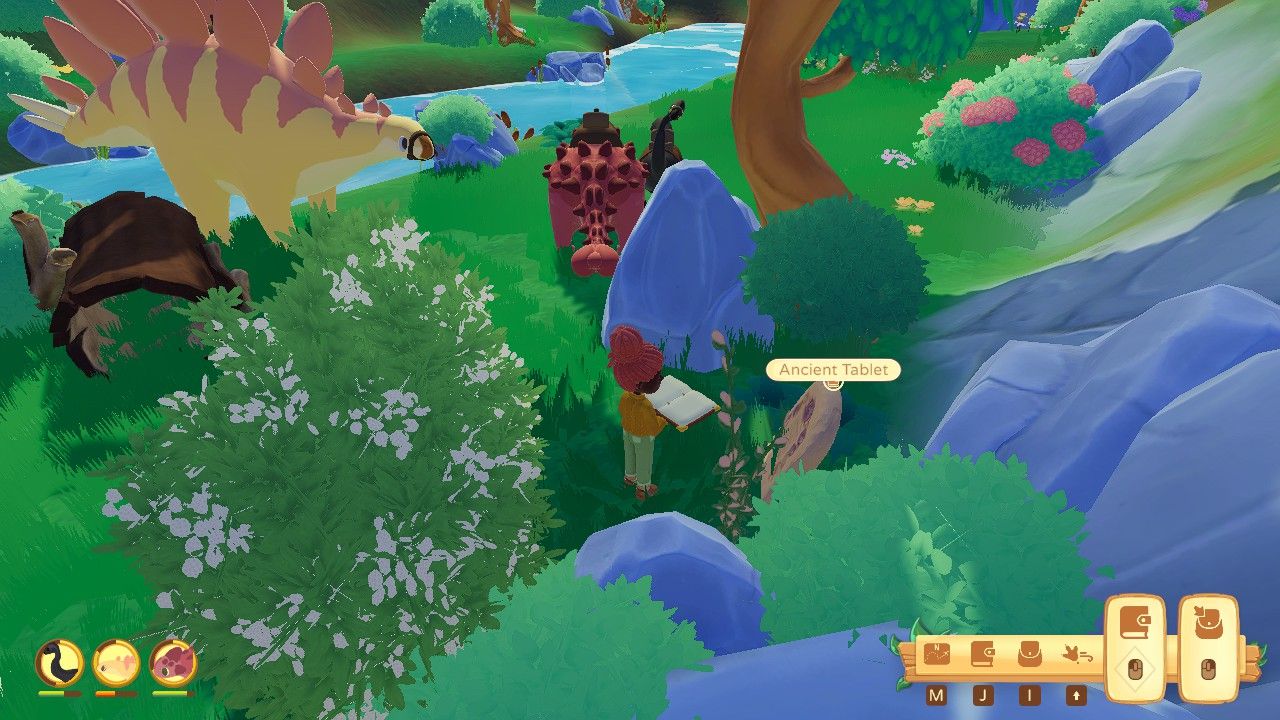Click the small Ancient Tablet interact icon
This screenshot has width=1280, height=720.
832,384
